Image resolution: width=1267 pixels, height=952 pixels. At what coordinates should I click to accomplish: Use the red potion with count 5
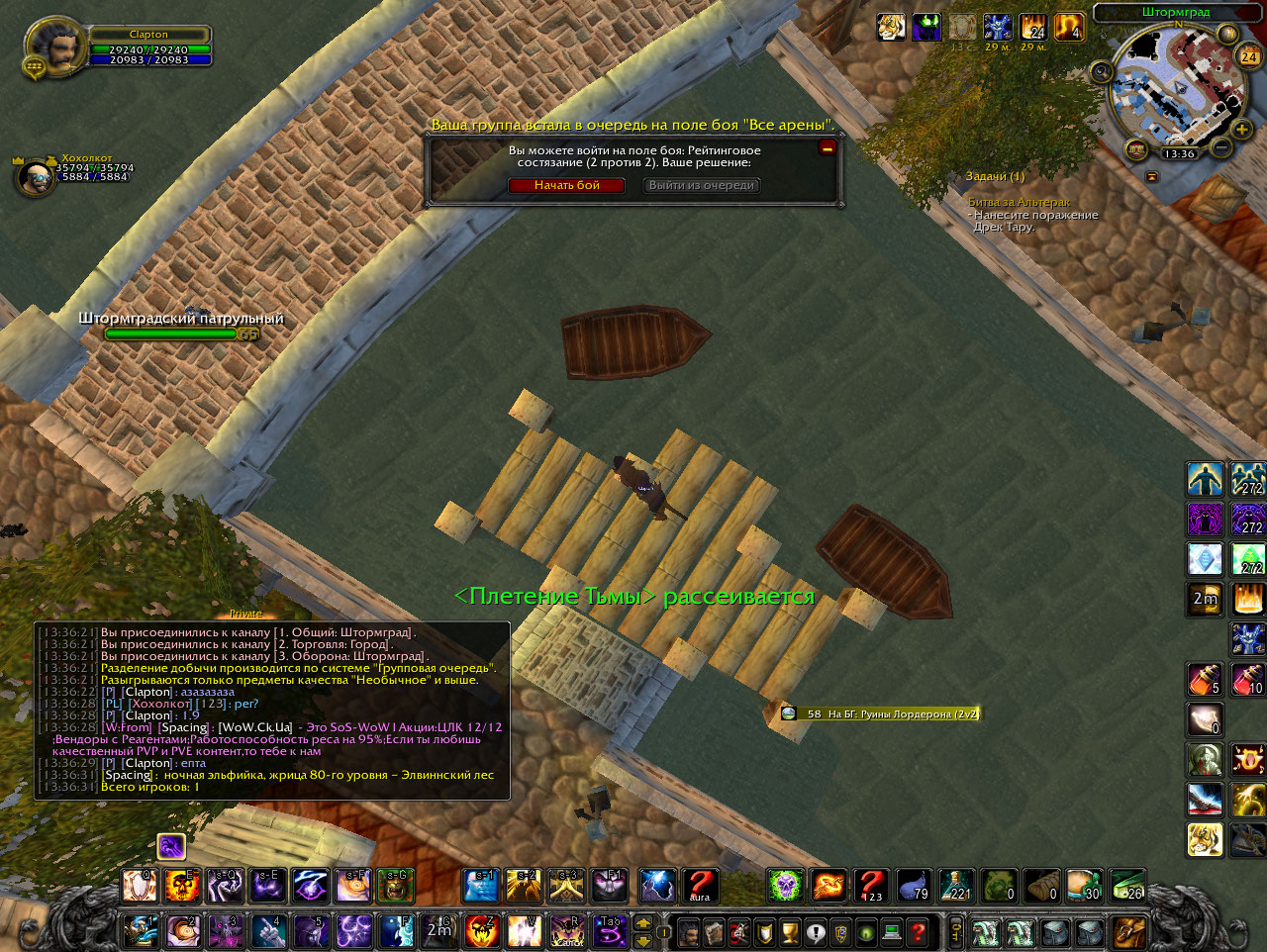(x=1205, y=680)
